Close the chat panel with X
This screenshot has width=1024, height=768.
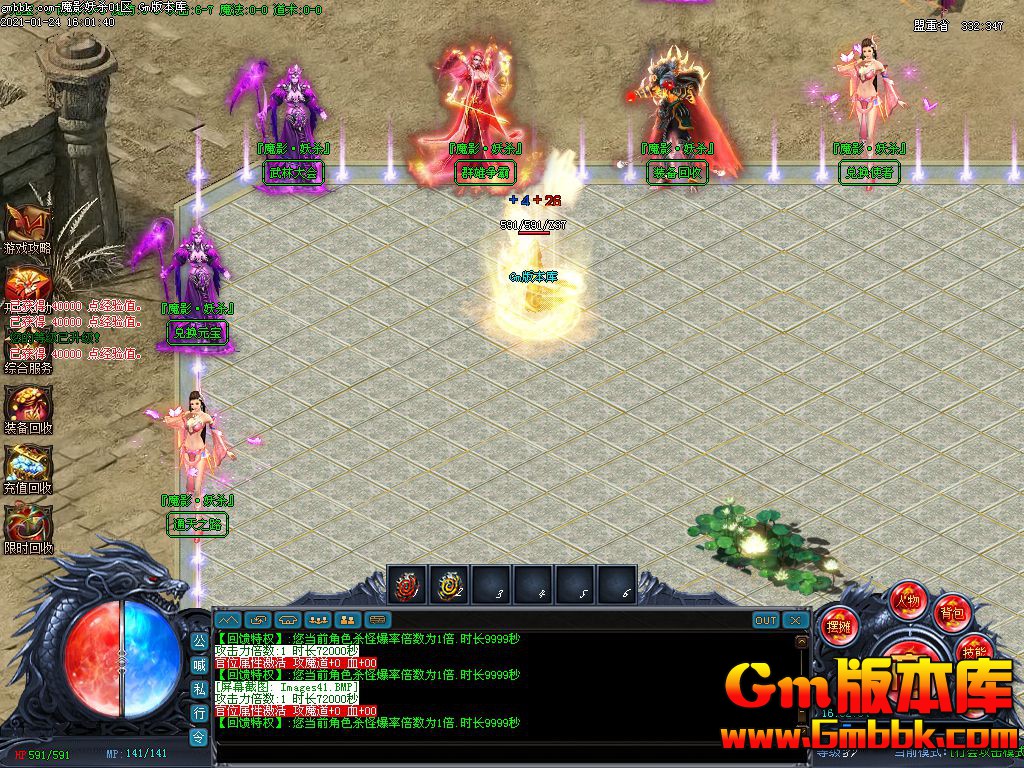coord(795,620)
